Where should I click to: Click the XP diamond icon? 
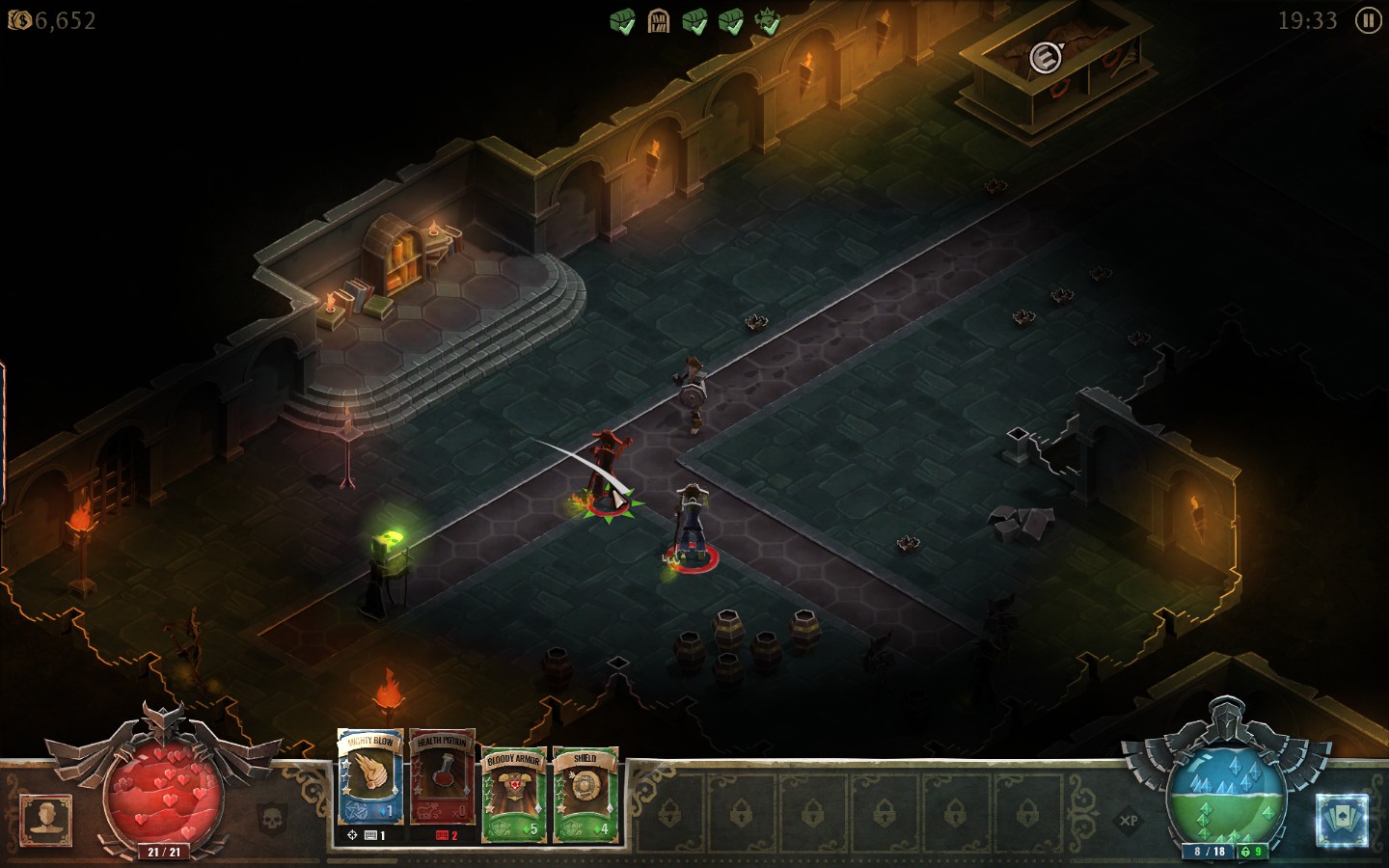pos(1128,822)
